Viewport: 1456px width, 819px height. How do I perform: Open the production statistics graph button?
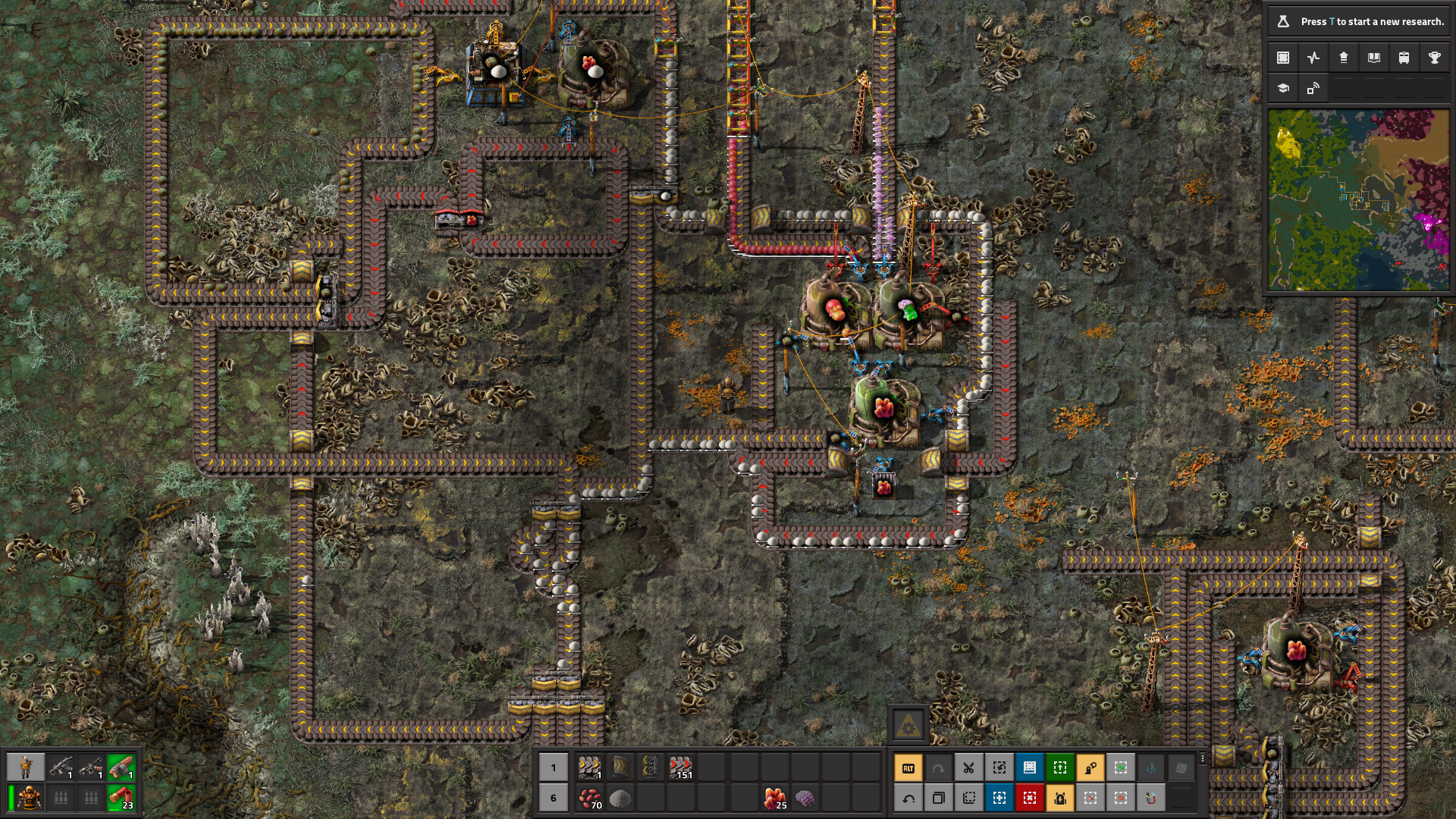point(1313,58)
